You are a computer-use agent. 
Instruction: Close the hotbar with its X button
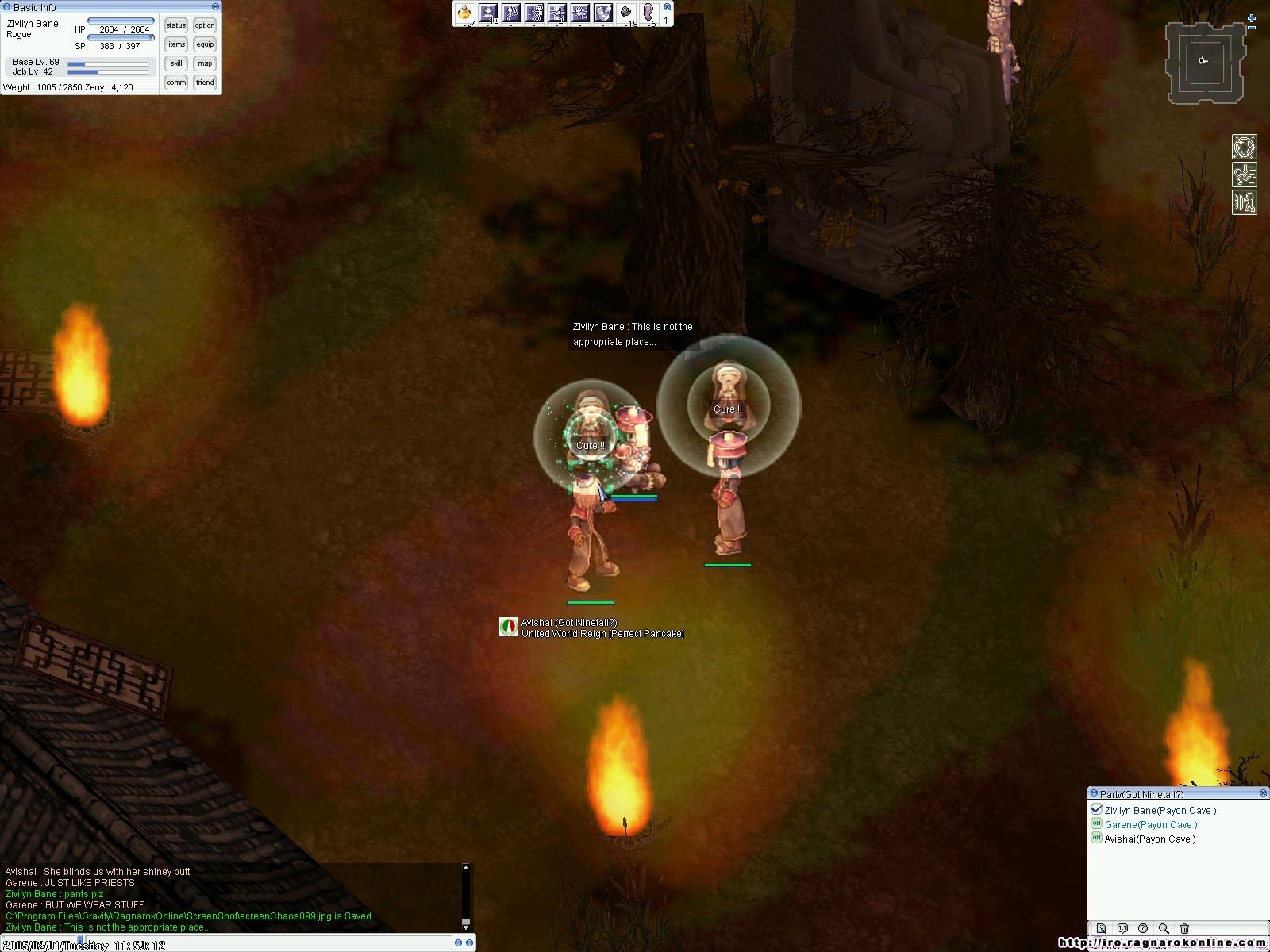(667, 6)
